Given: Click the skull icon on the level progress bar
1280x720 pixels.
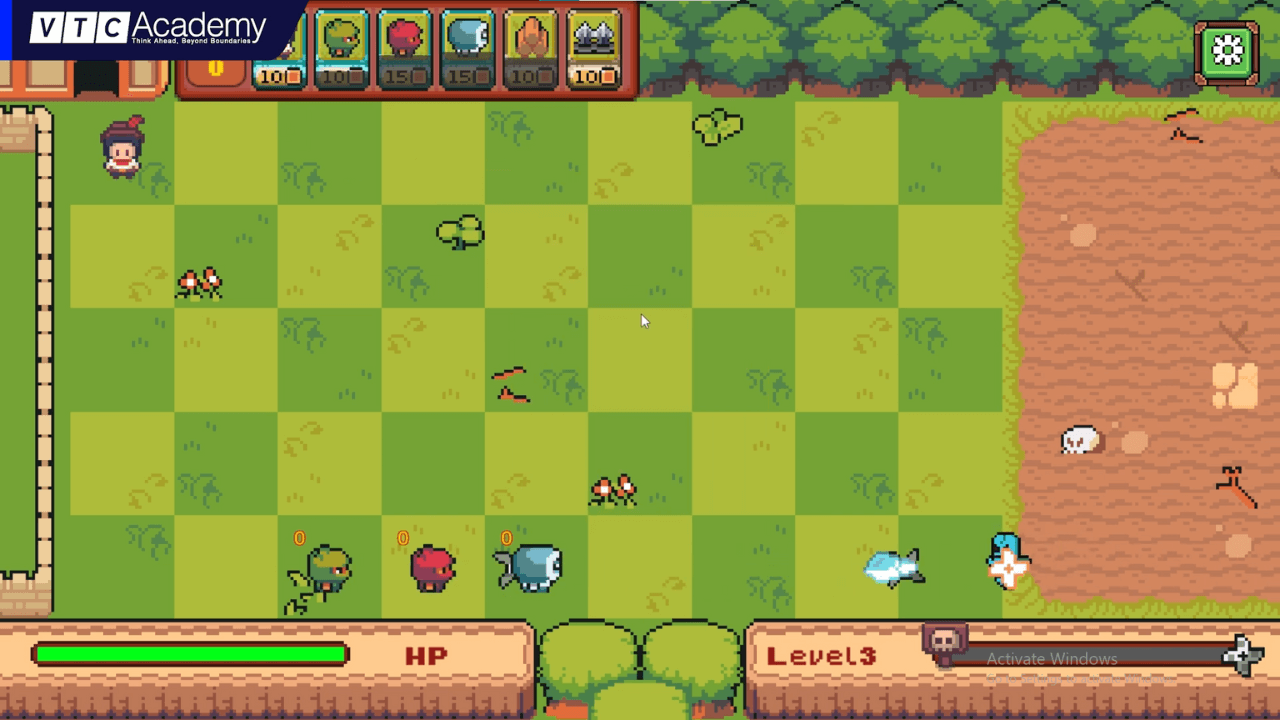Looking at the screenshot, I should tap(944, 640).
